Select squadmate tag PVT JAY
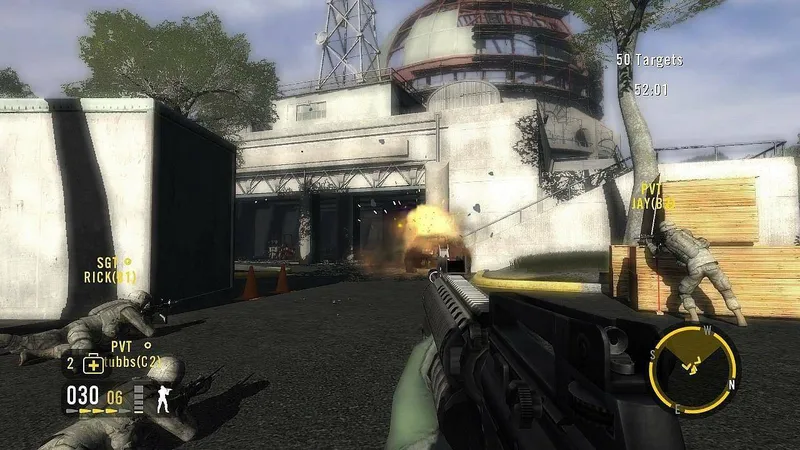 pyautogui.click(x=654, y=196)
